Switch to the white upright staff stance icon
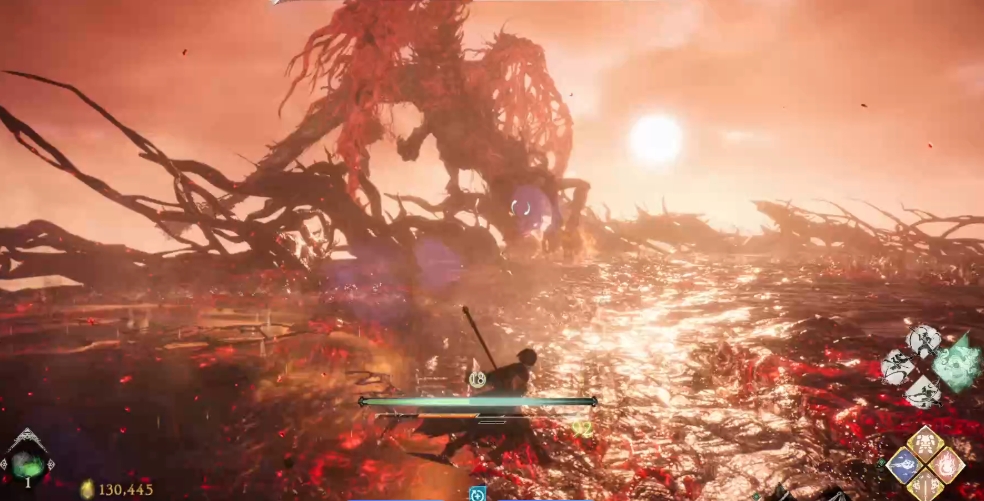Screen dimensions: 984x501 923,343
